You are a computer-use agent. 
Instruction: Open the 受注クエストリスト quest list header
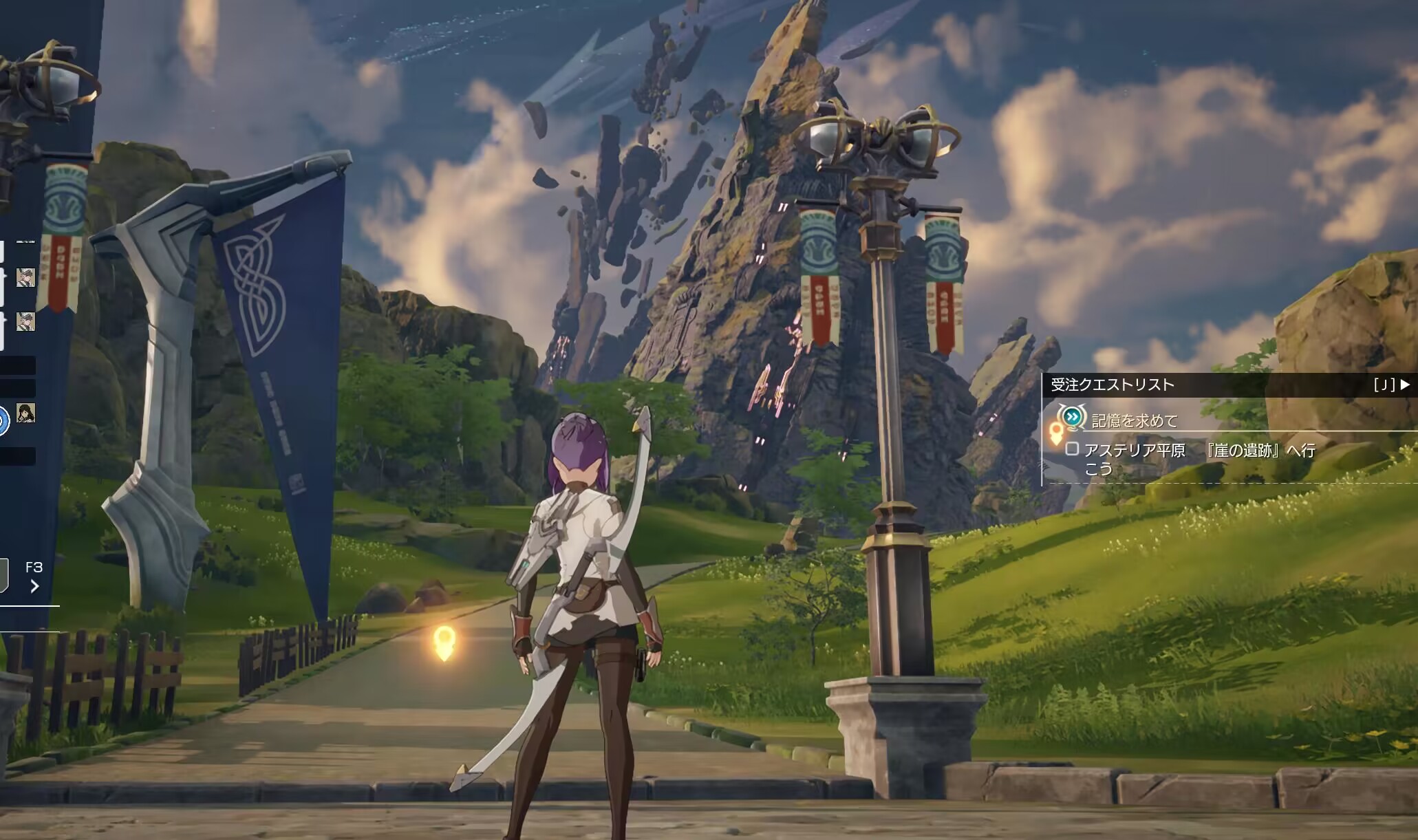[x=1112, y=385]
